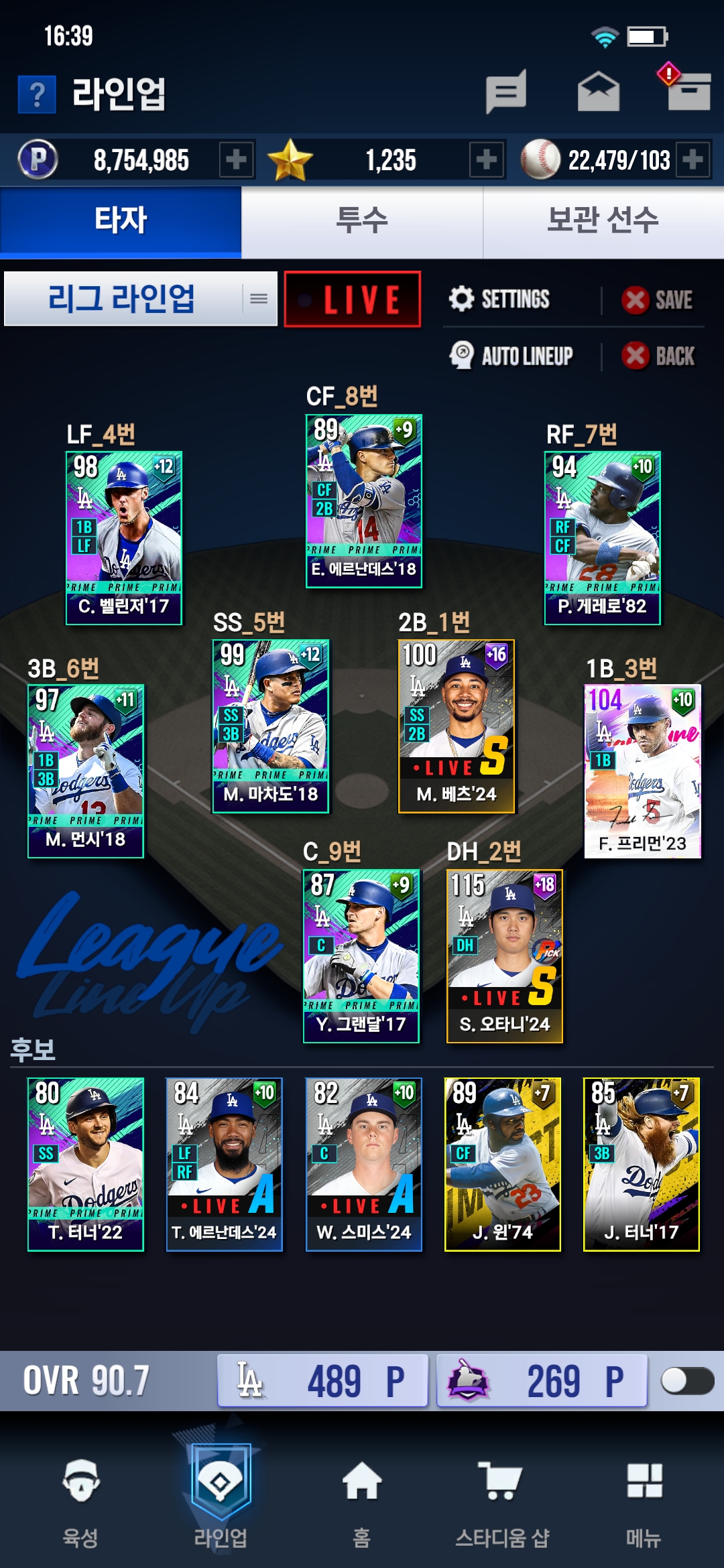
Task: Open the chat message icon
Action: pyautogui.click(x=506, y=92)
